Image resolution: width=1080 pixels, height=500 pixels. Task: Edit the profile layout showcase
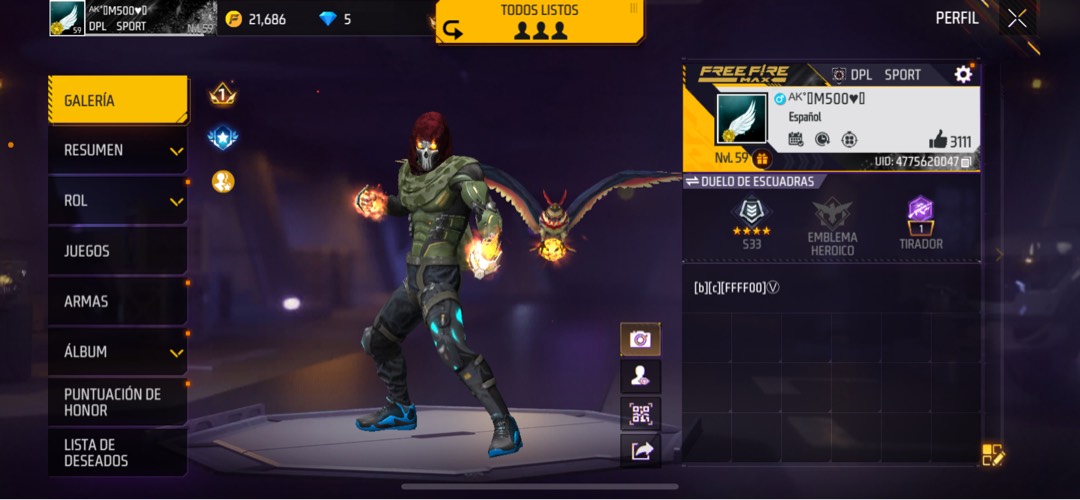point(992,455)
